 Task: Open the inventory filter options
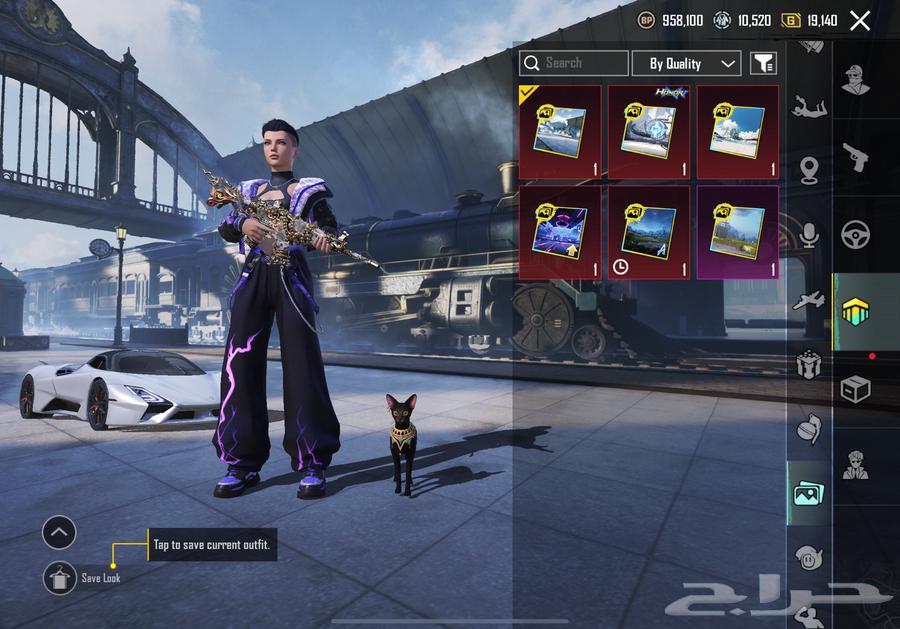pyautogui.click(x=763, y=63)
